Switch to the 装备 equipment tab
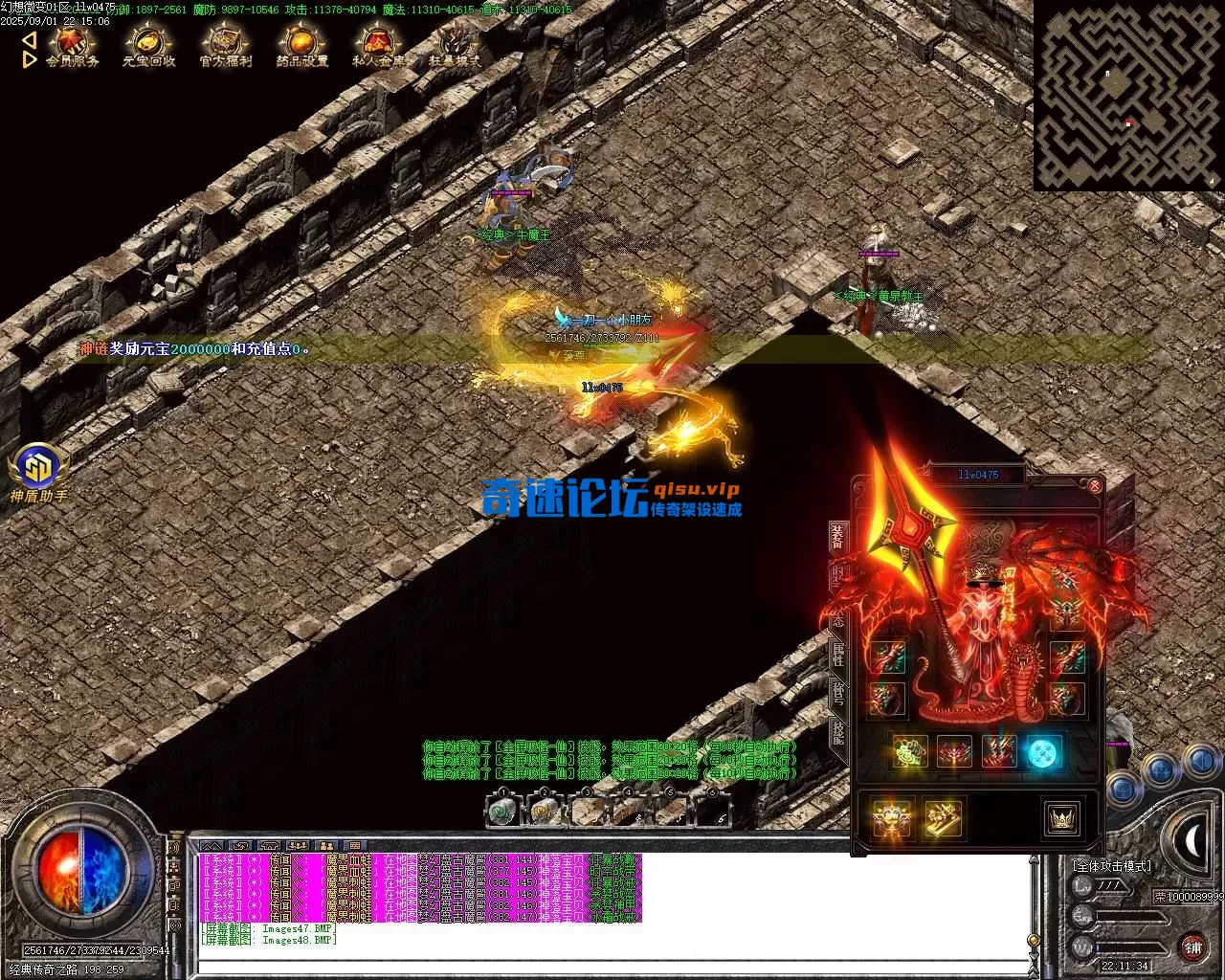 click(x=837, y=538)
